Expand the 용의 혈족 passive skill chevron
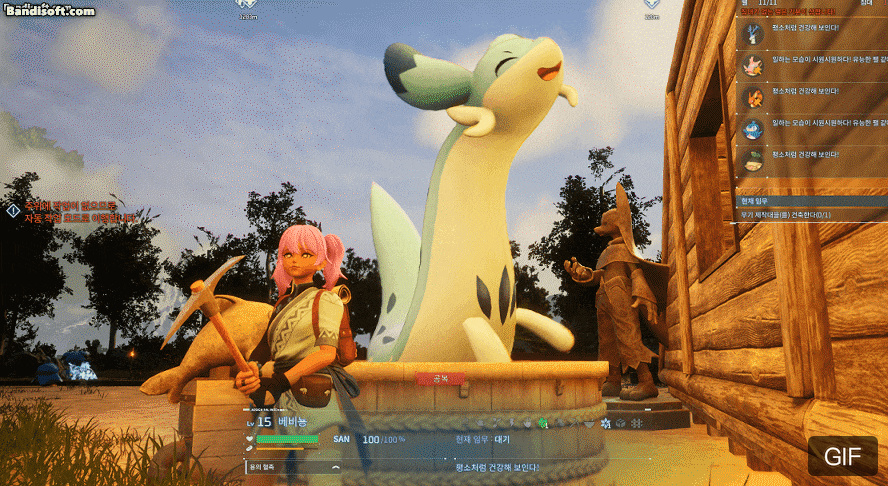This screenshot has height=486, width=888. coord(336,467)
